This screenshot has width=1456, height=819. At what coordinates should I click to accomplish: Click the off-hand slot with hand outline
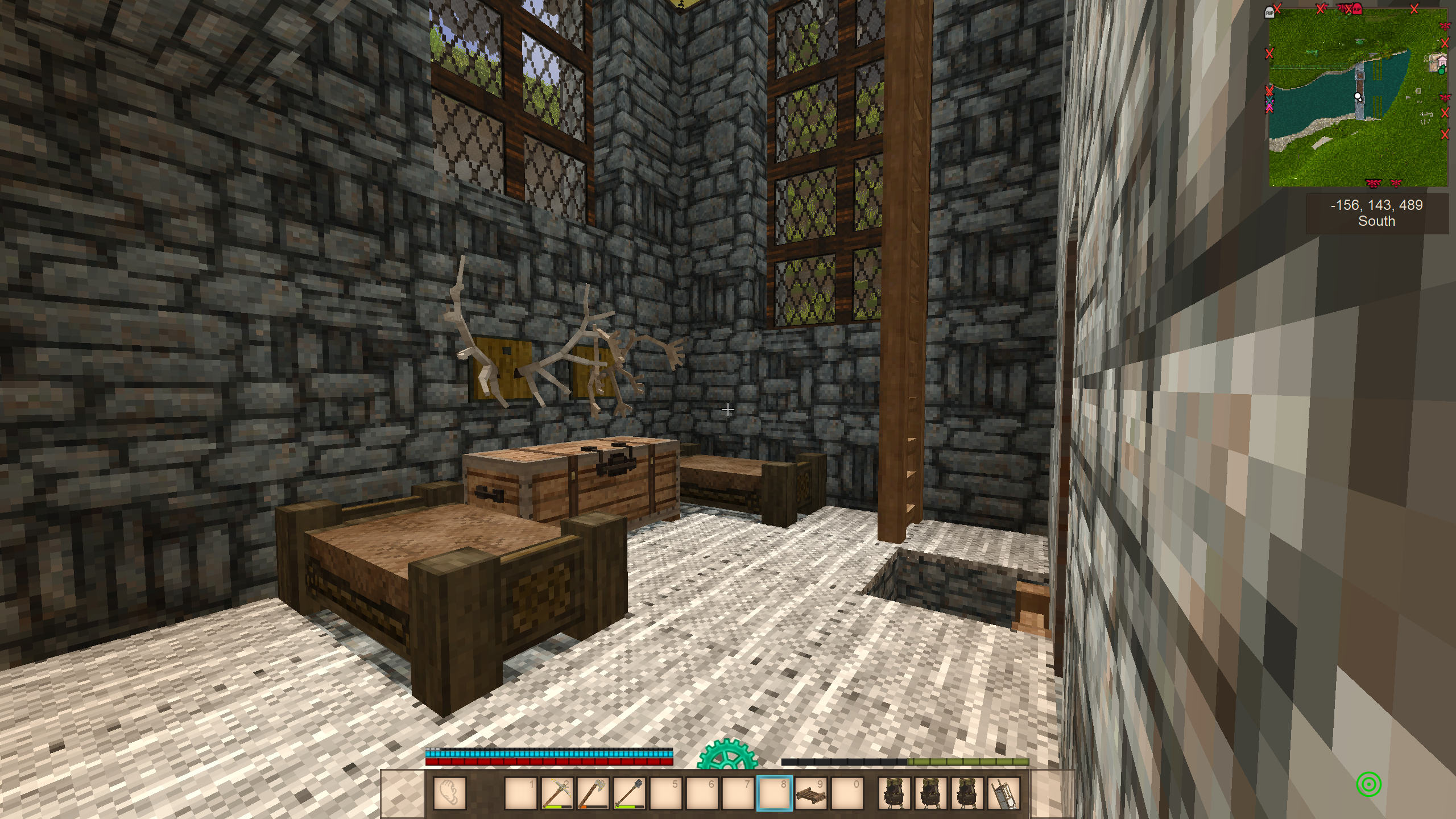(x=449, y=793)
